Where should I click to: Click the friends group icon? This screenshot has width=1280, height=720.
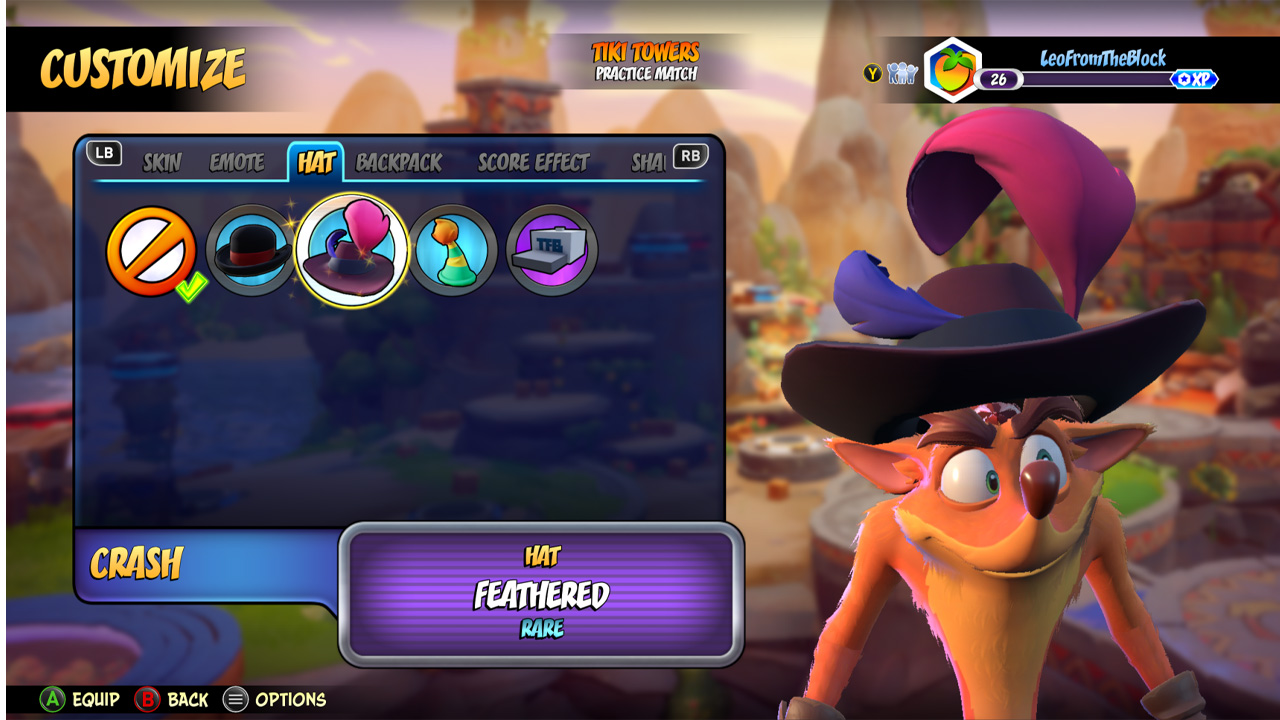[902, 73]
